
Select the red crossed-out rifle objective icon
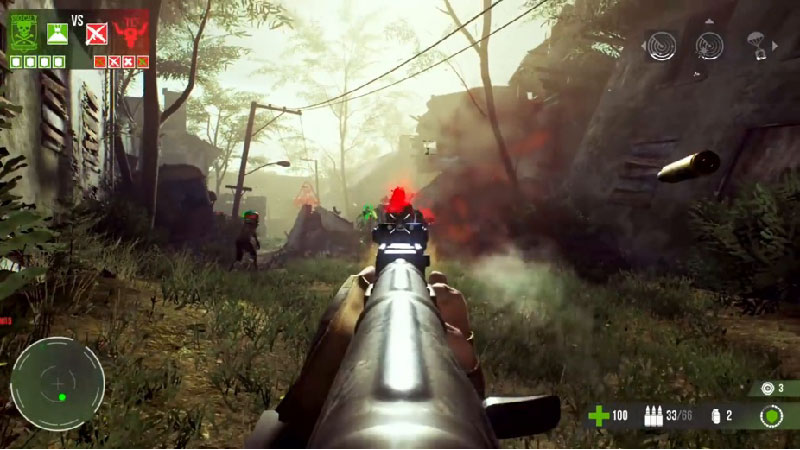(96, 36)
